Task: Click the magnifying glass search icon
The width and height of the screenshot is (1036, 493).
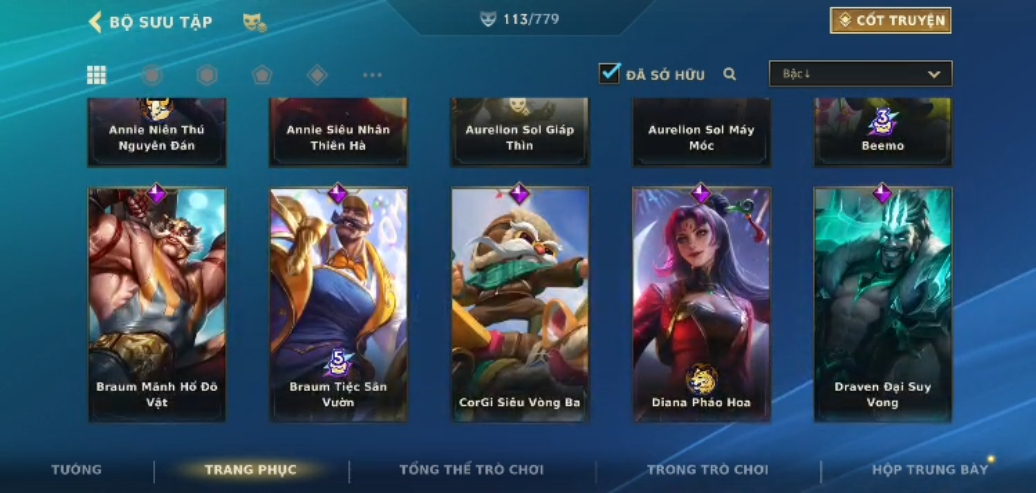Action: [x=730, y=74]
